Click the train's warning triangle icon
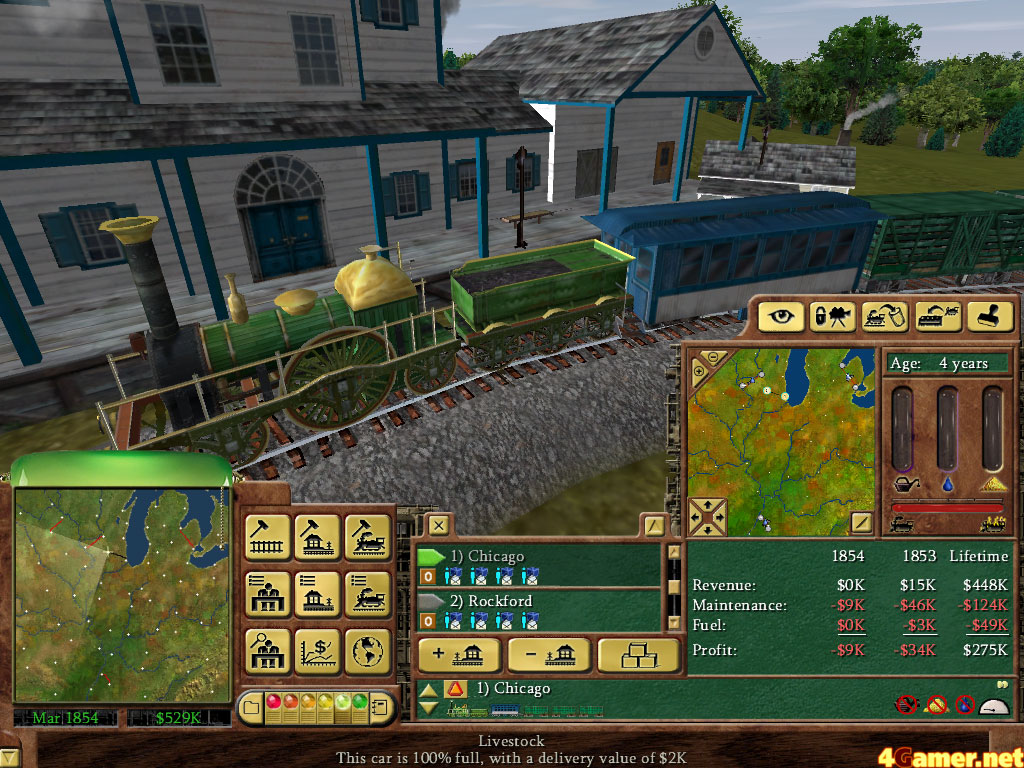 click(x=455, y=689)
